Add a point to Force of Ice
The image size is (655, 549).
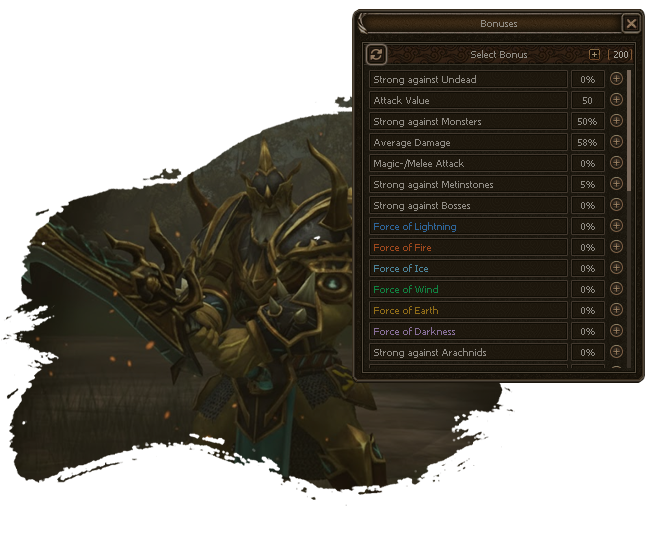point(616,268)
